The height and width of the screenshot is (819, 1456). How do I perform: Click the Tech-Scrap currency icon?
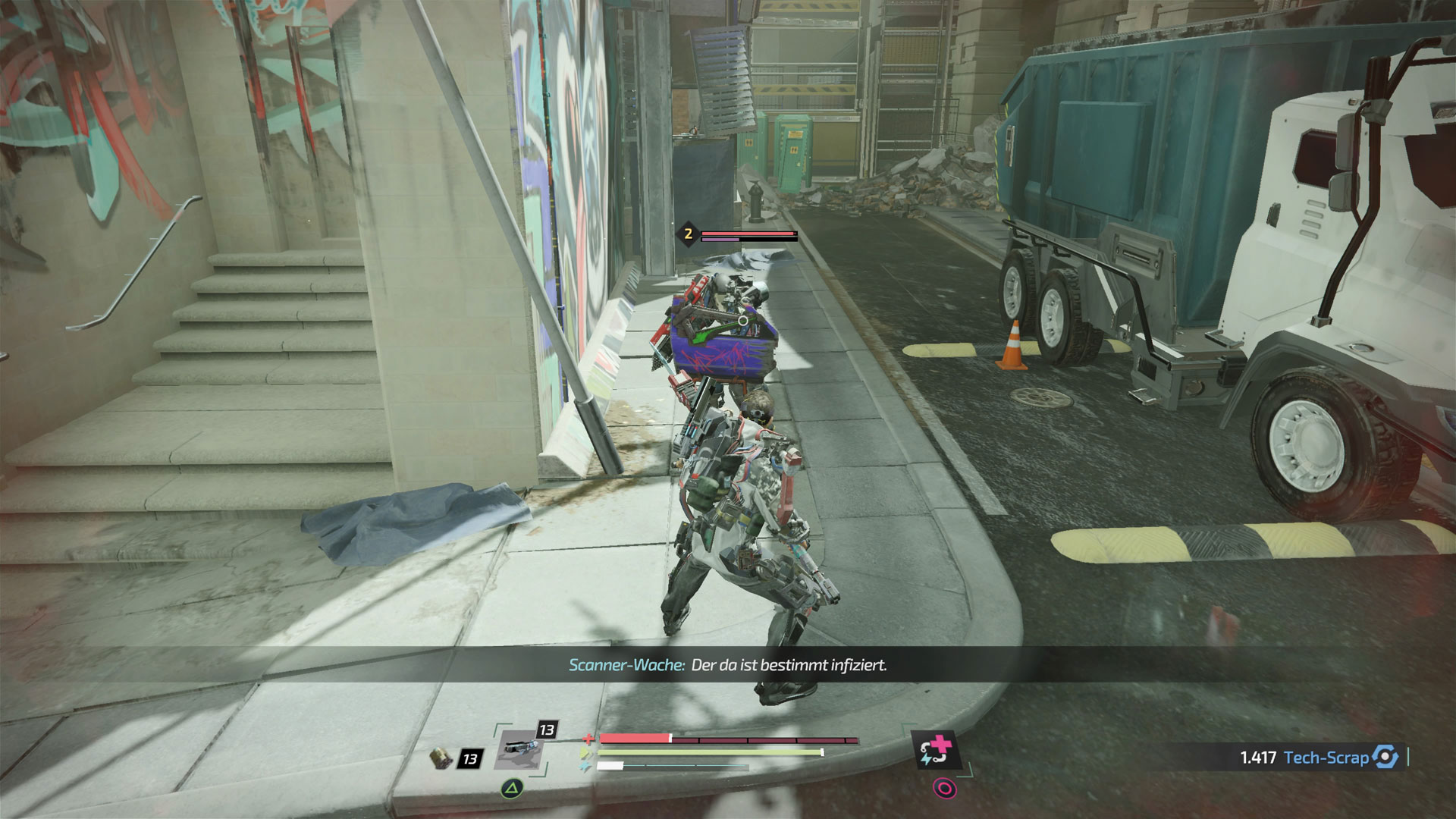coord(1385,757)
